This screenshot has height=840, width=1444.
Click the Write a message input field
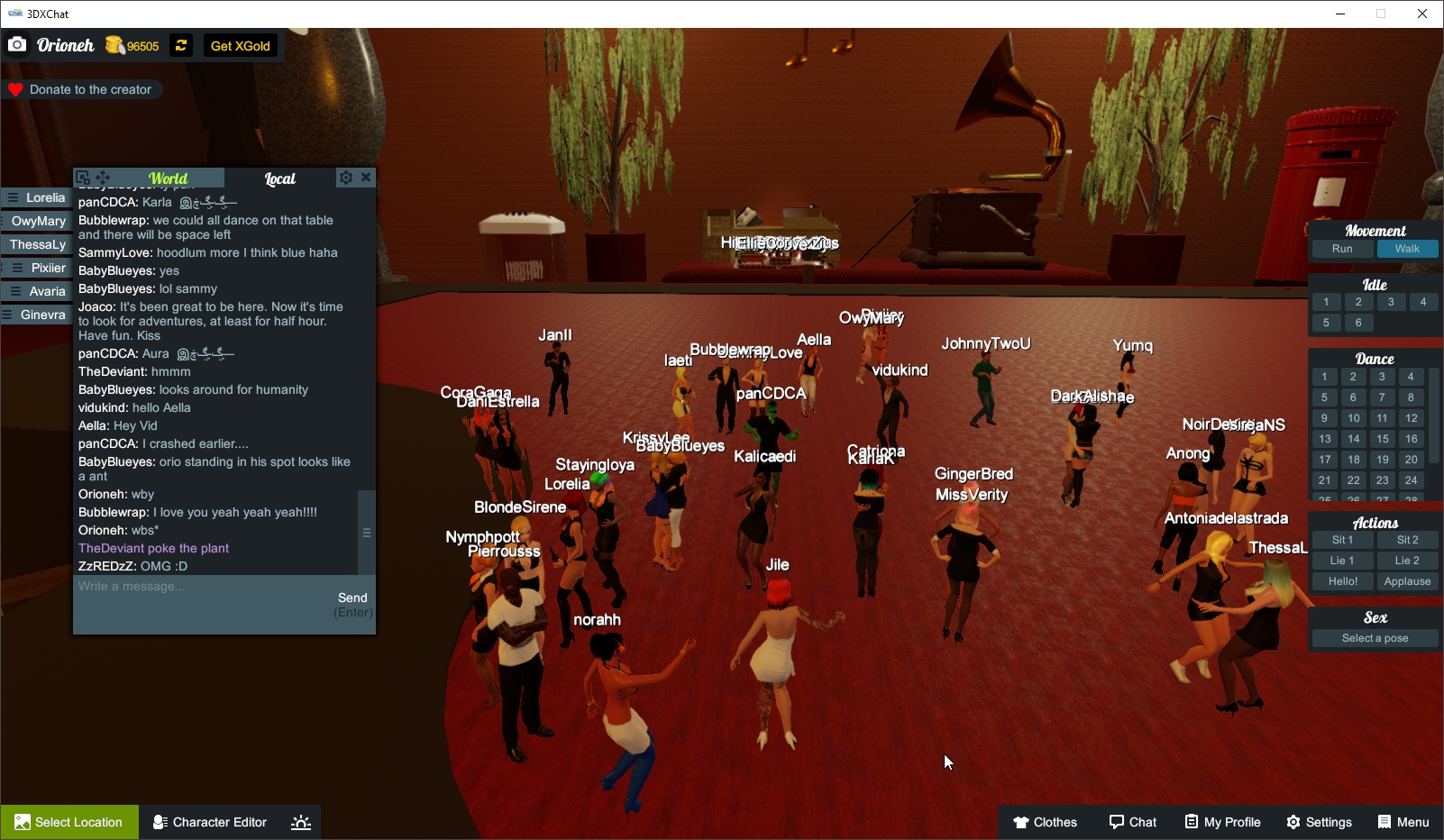click(180, 586)
